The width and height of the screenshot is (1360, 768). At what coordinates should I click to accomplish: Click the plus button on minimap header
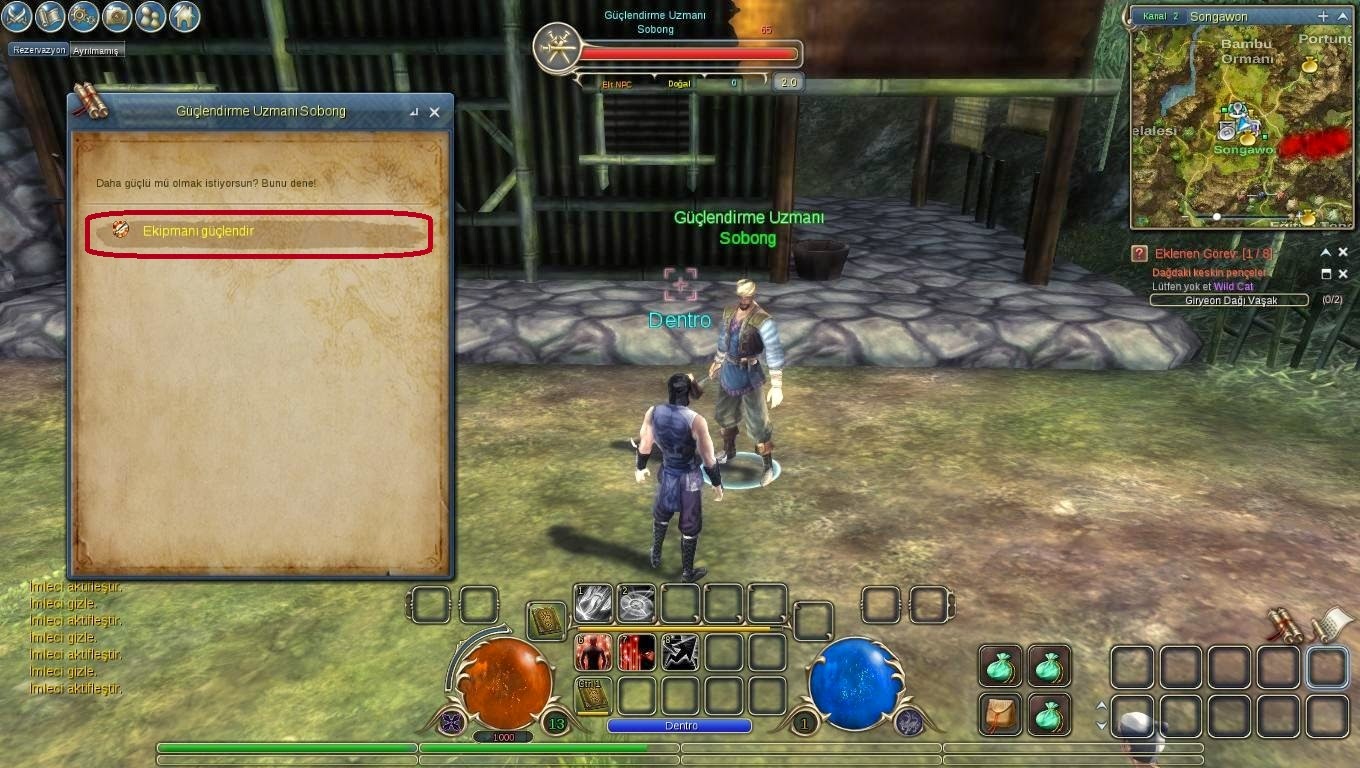click(x=1323, y=16)
